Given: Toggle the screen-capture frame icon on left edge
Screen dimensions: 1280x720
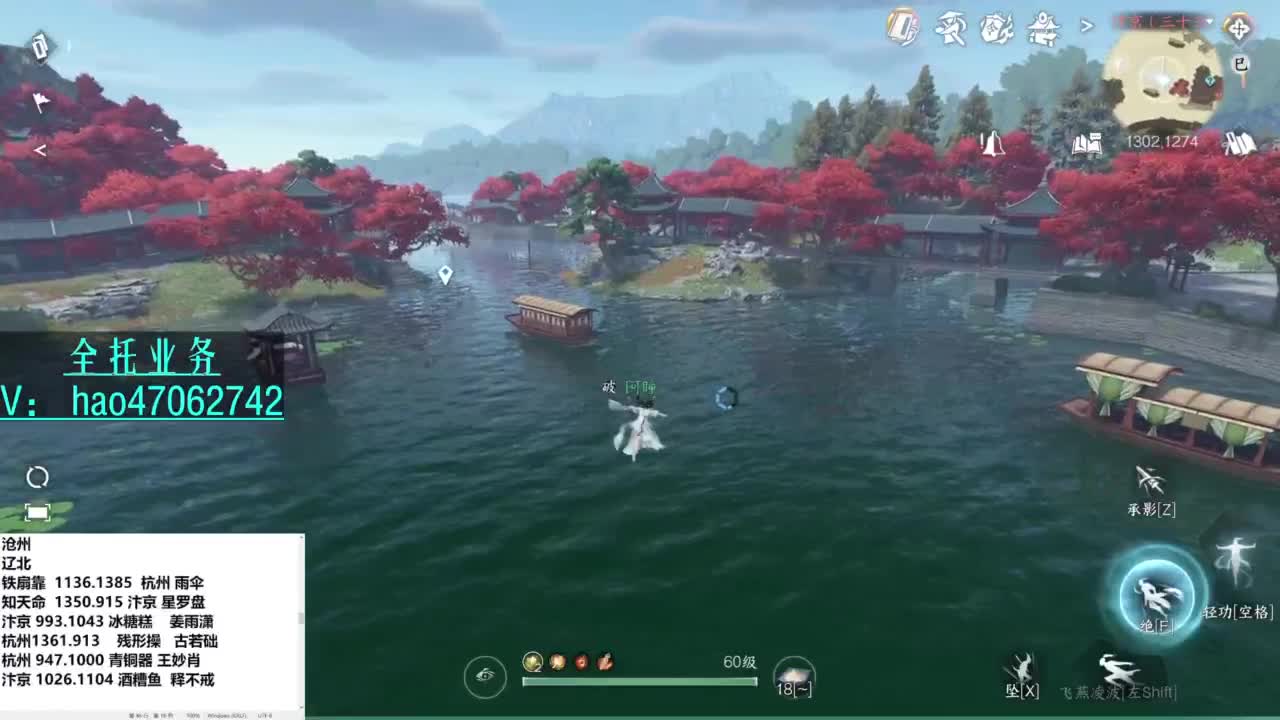Looking at the screenshot, I should click(x=38, y=511).
